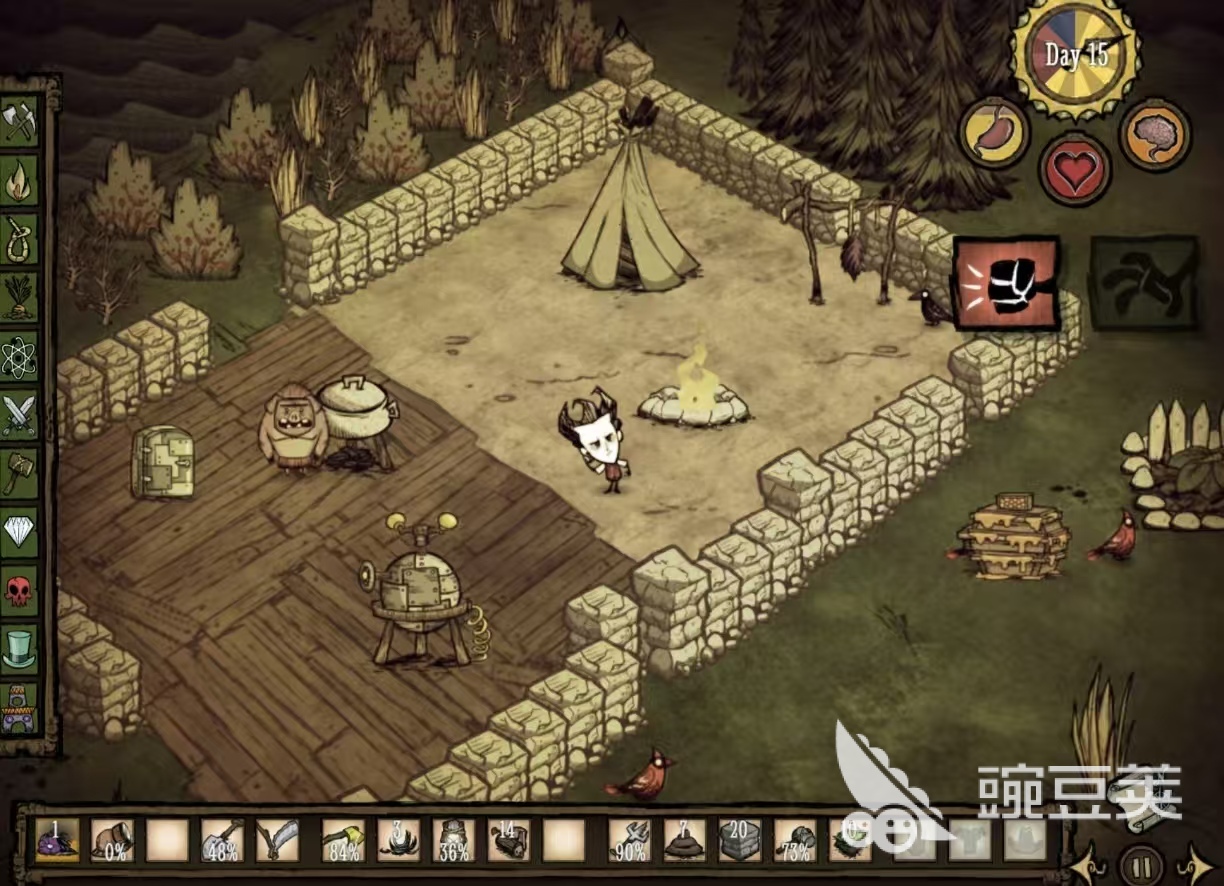Image resolution: width=1224 pixels, height=886 pixels.
Task: Tap the red fist attack button
Action: (x=1006, y=284)
